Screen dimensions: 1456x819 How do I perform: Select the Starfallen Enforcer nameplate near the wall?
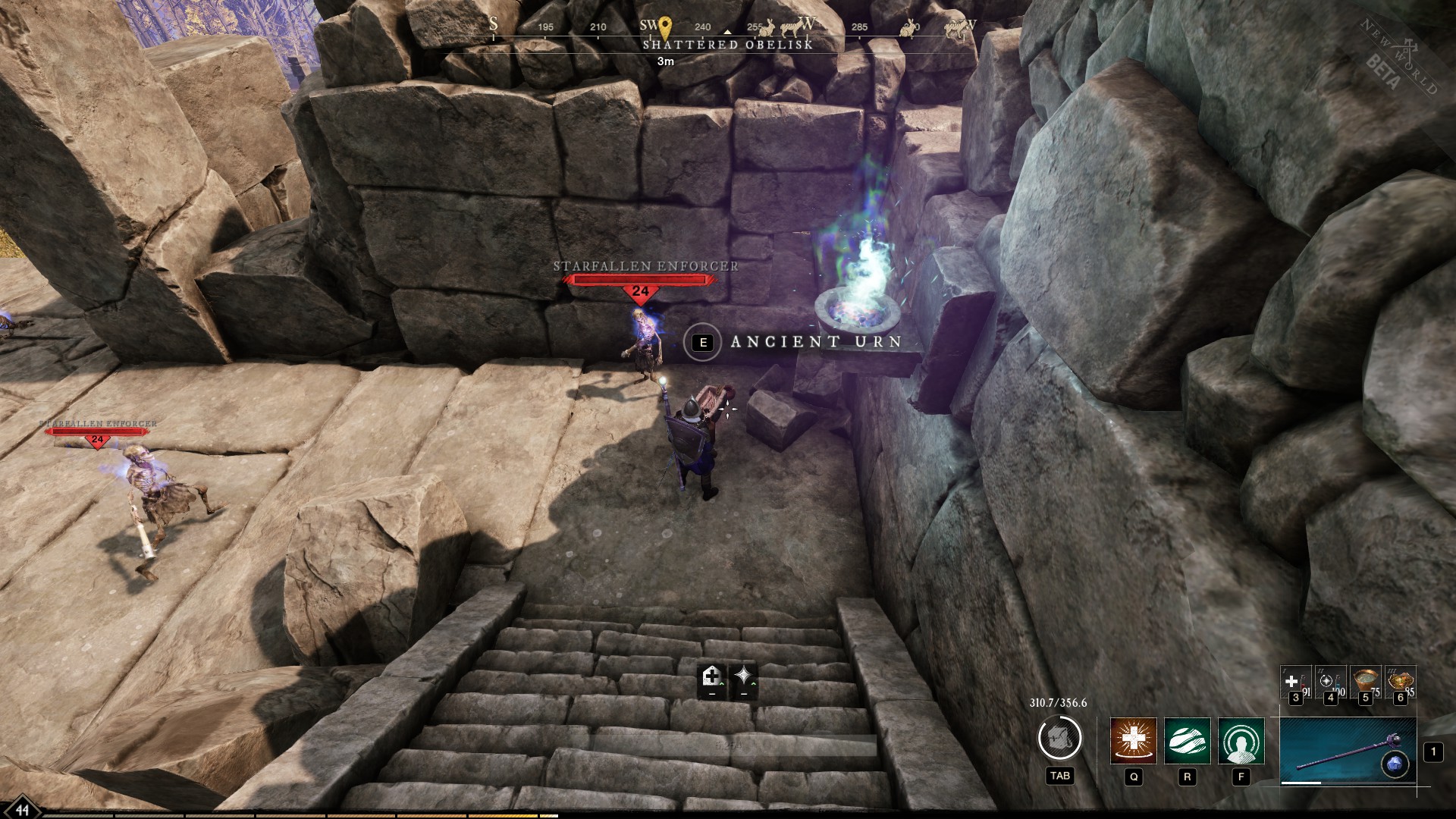[x=643, y=266]
